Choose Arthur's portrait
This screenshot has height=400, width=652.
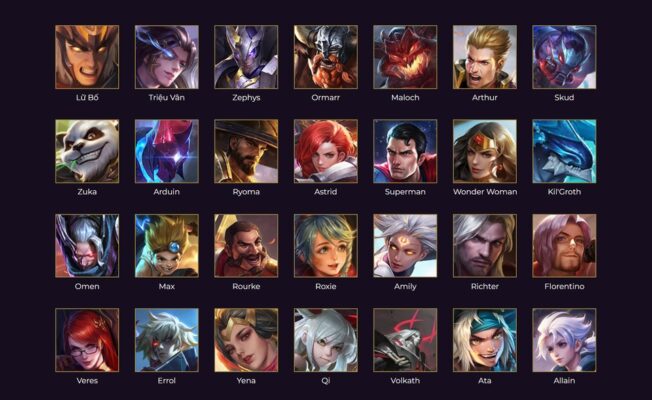[485, 57]
